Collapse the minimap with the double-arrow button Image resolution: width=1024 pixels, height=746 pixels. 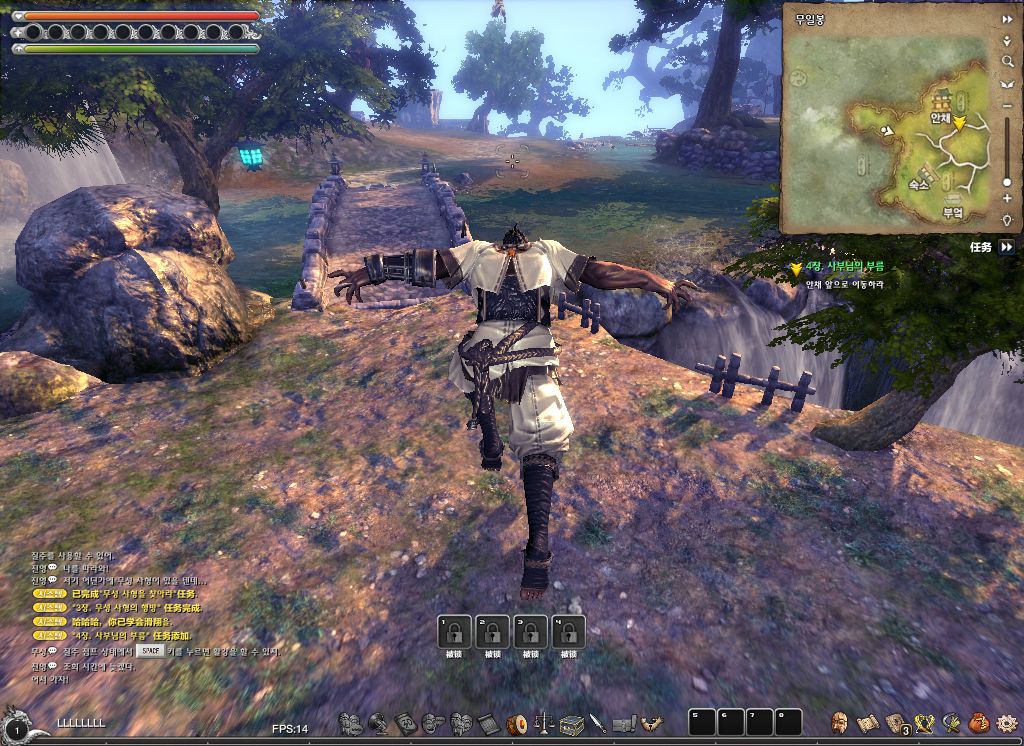click(x=1007, y=19)
